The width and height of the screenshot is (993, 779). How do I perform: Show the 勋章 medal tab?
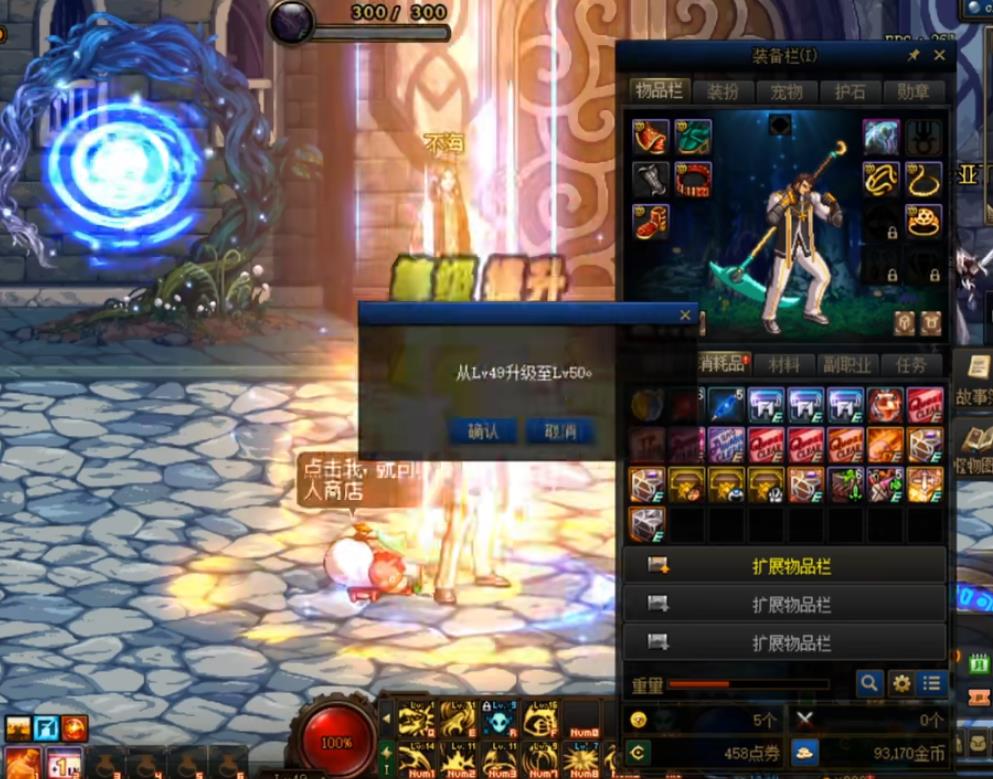pyautogui.click(x=913, y=92)
